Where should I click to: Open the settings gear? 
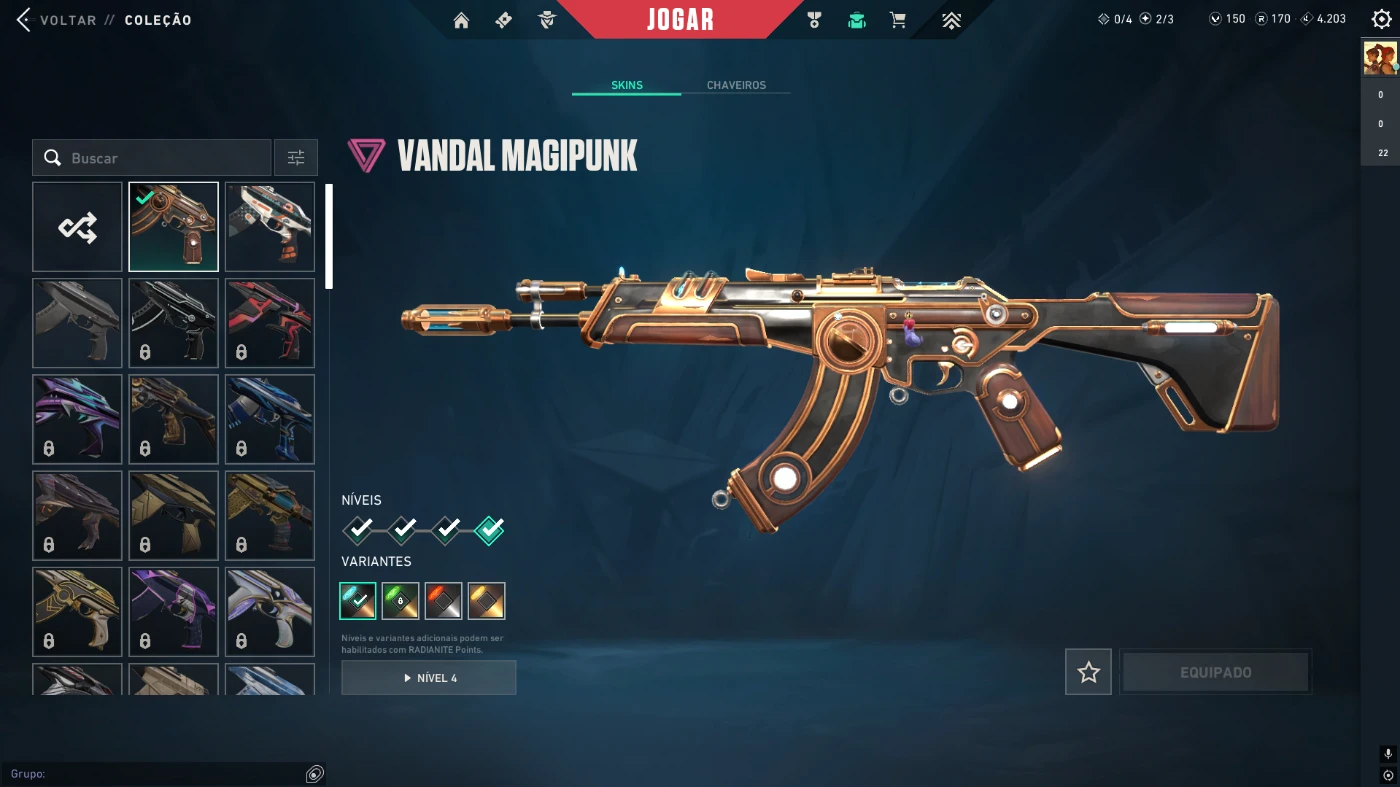(x=1381, y=19)
